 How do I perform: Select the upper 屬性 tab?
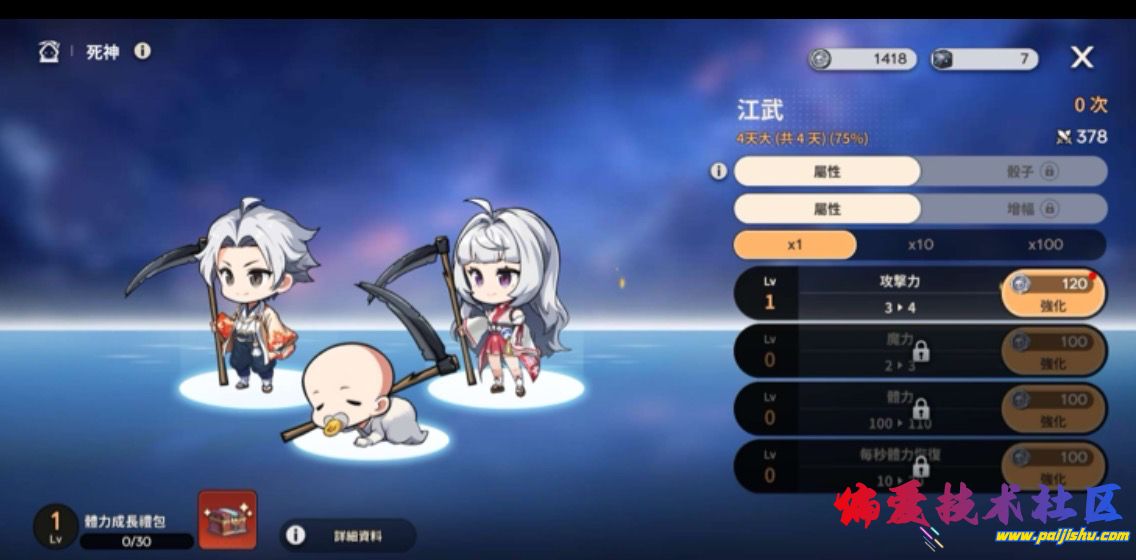827,171
